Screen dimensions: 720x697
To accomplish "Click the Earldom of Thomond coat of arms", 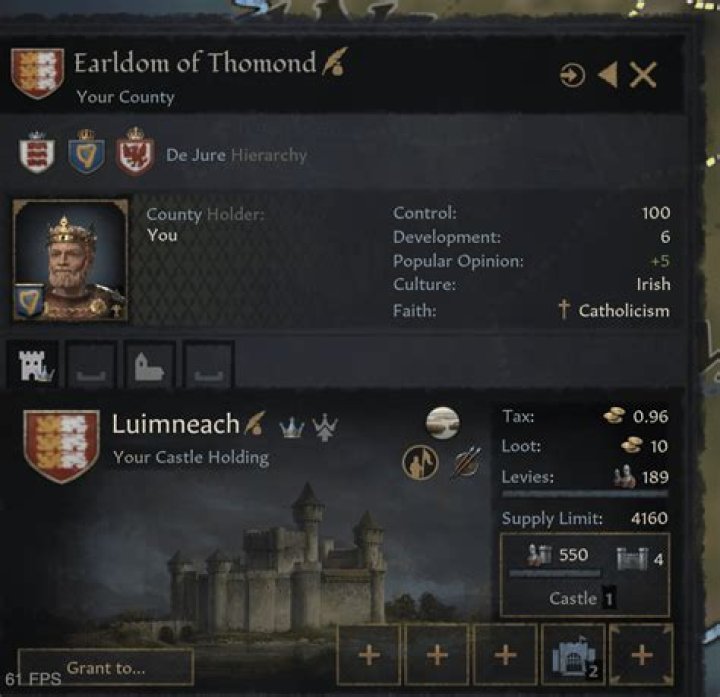I will (37, 74).
